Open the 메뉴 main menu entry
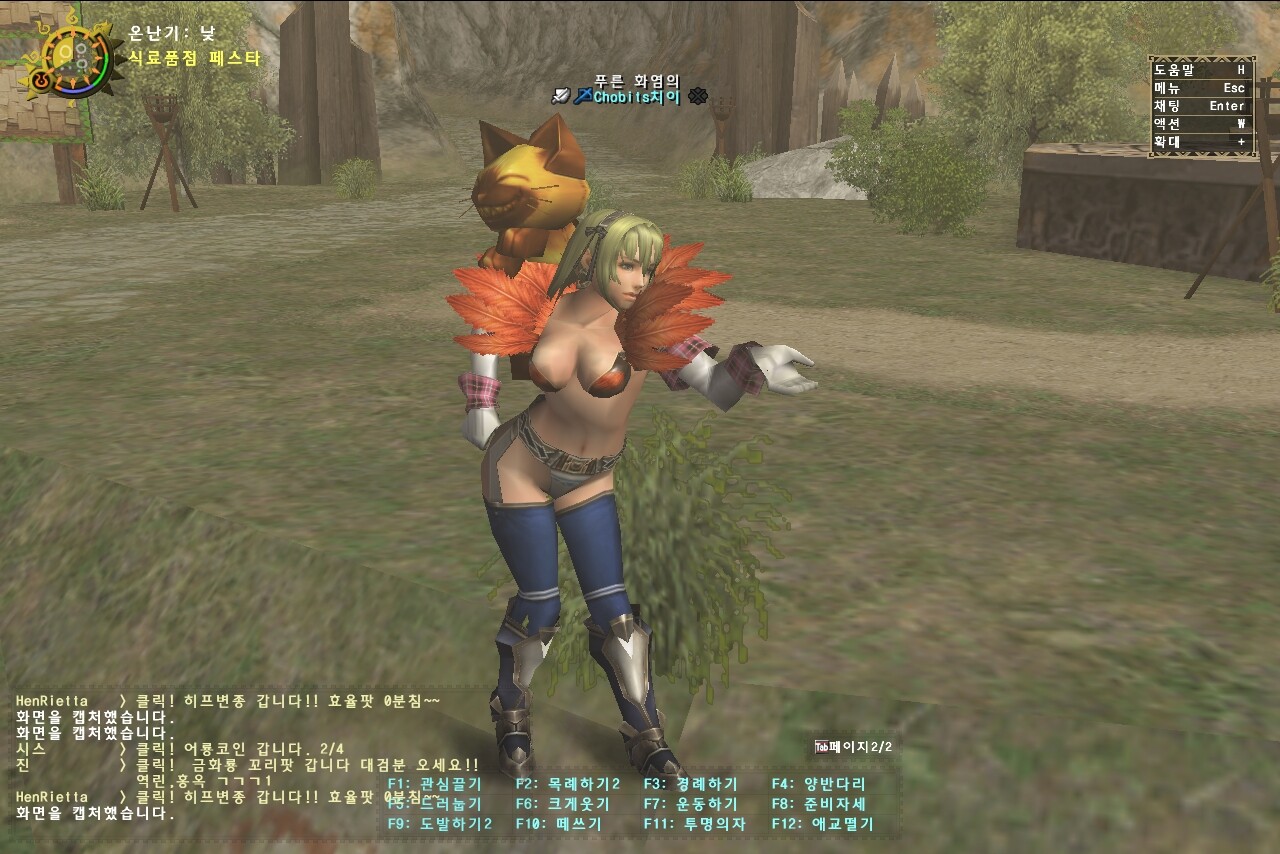Image resolution: width=1280 pixels, height=854 pixels. (1200, 88)
